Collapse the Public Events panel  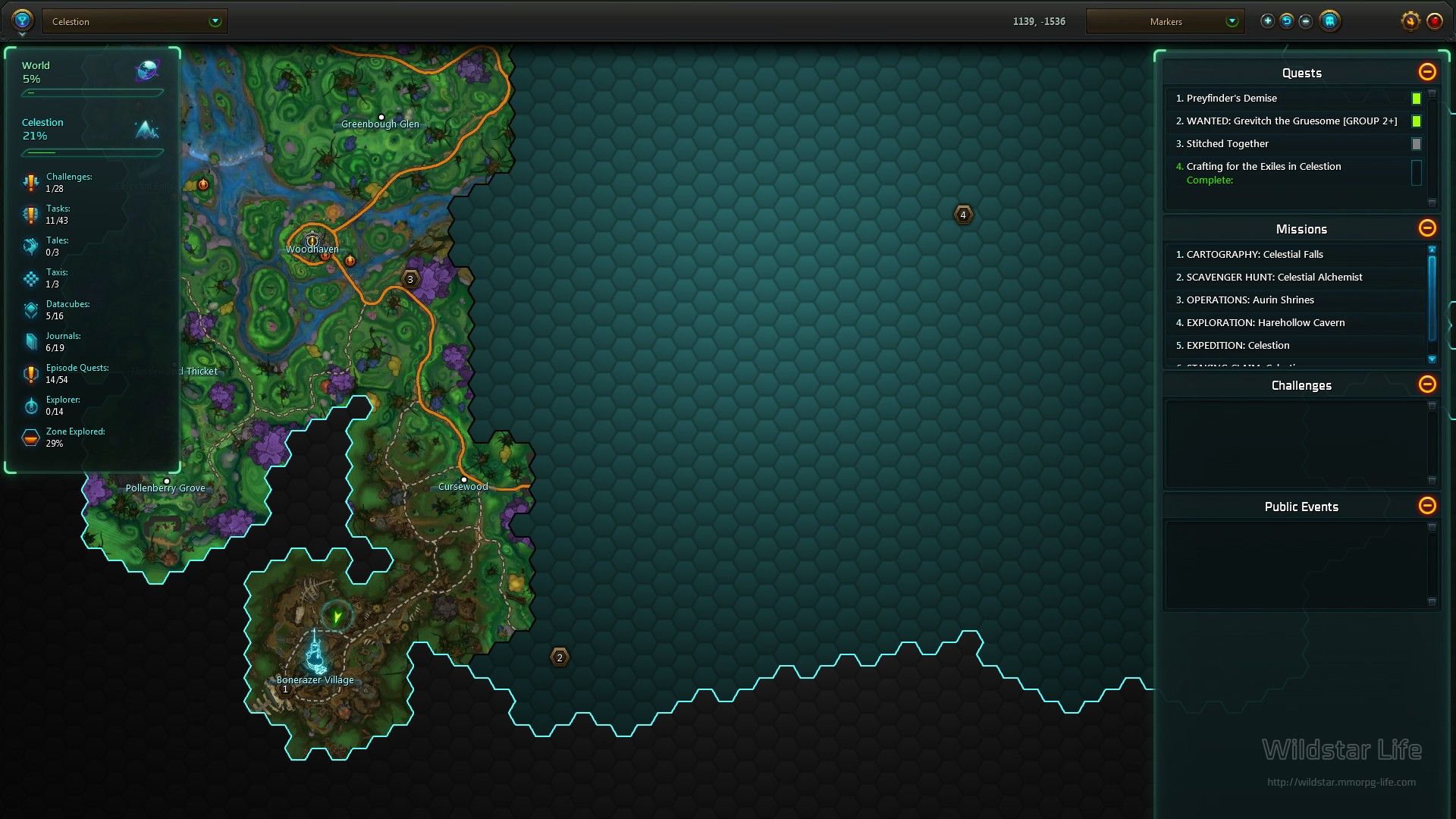(1426, 506)
